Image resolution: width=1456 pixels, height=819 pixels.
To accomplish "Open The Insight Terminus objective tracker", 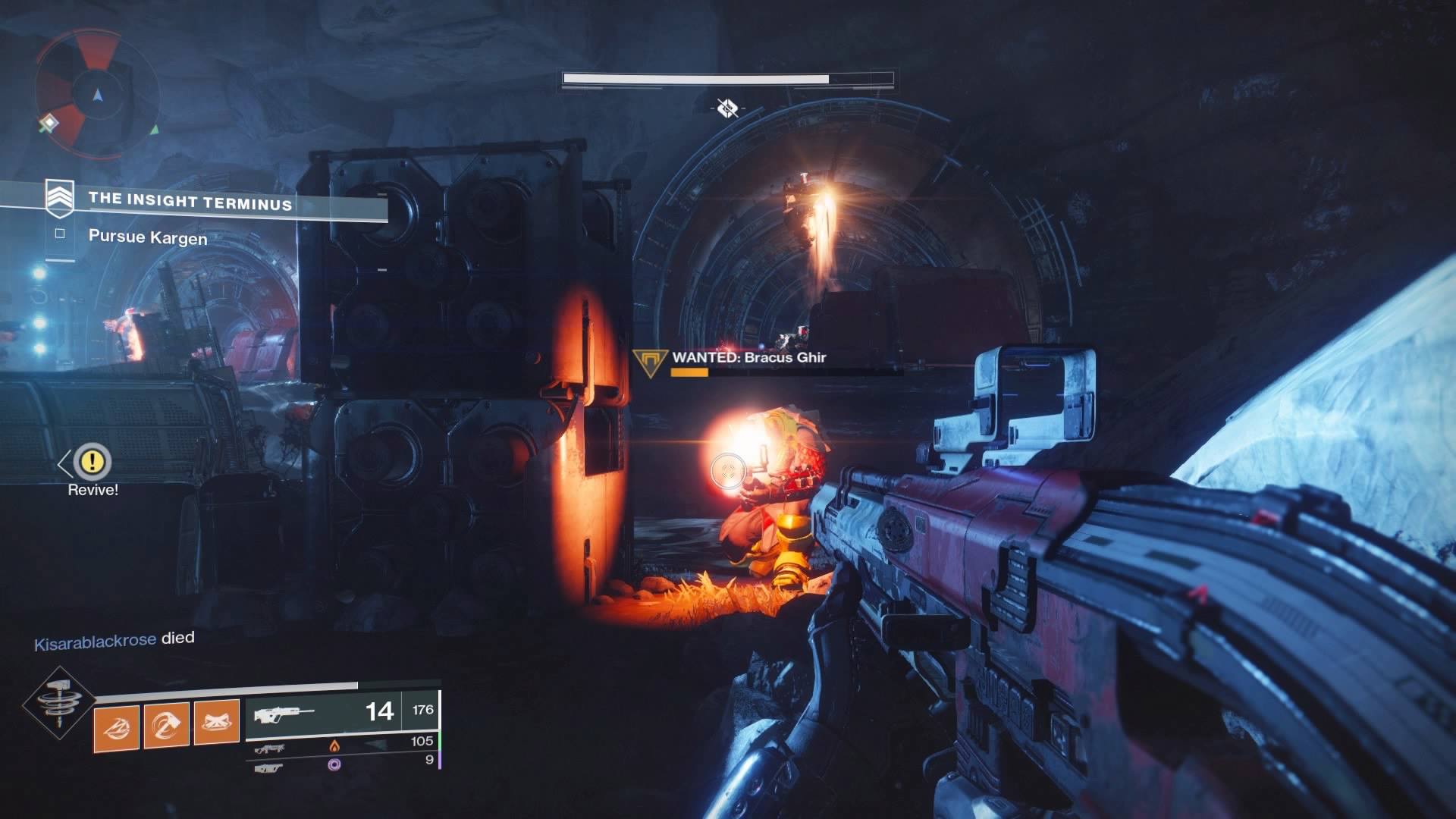I will [x=190, y=201].
